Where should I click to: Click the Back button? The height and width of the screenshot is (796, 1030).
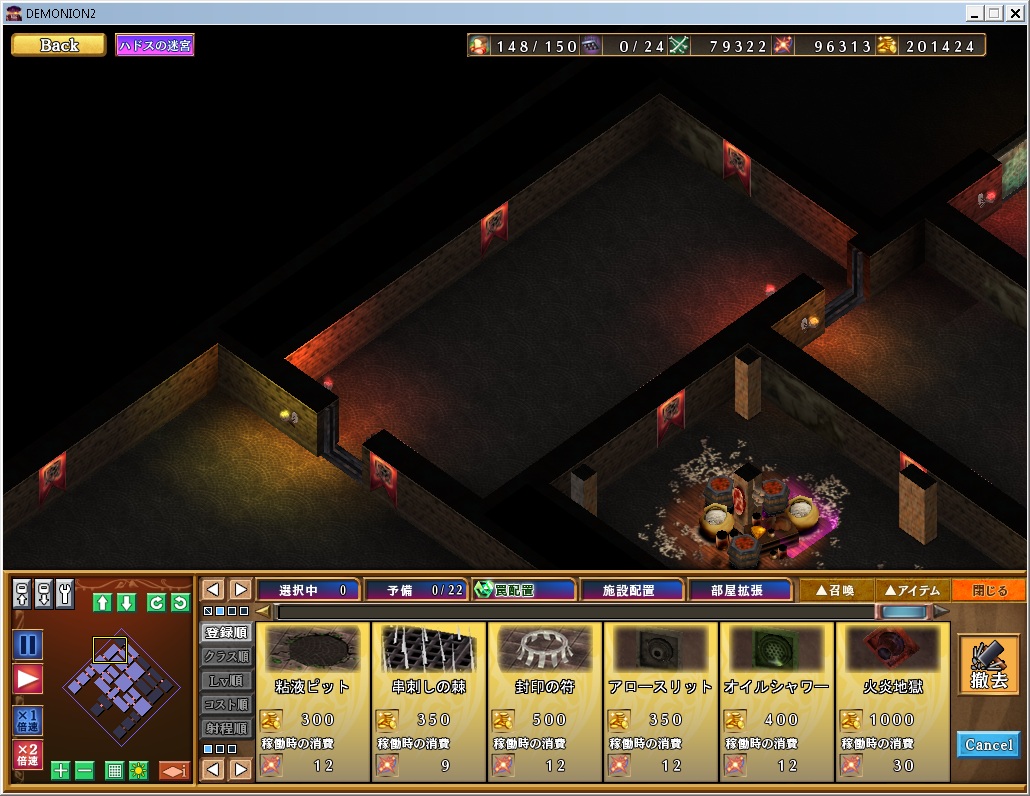(58, 45)
